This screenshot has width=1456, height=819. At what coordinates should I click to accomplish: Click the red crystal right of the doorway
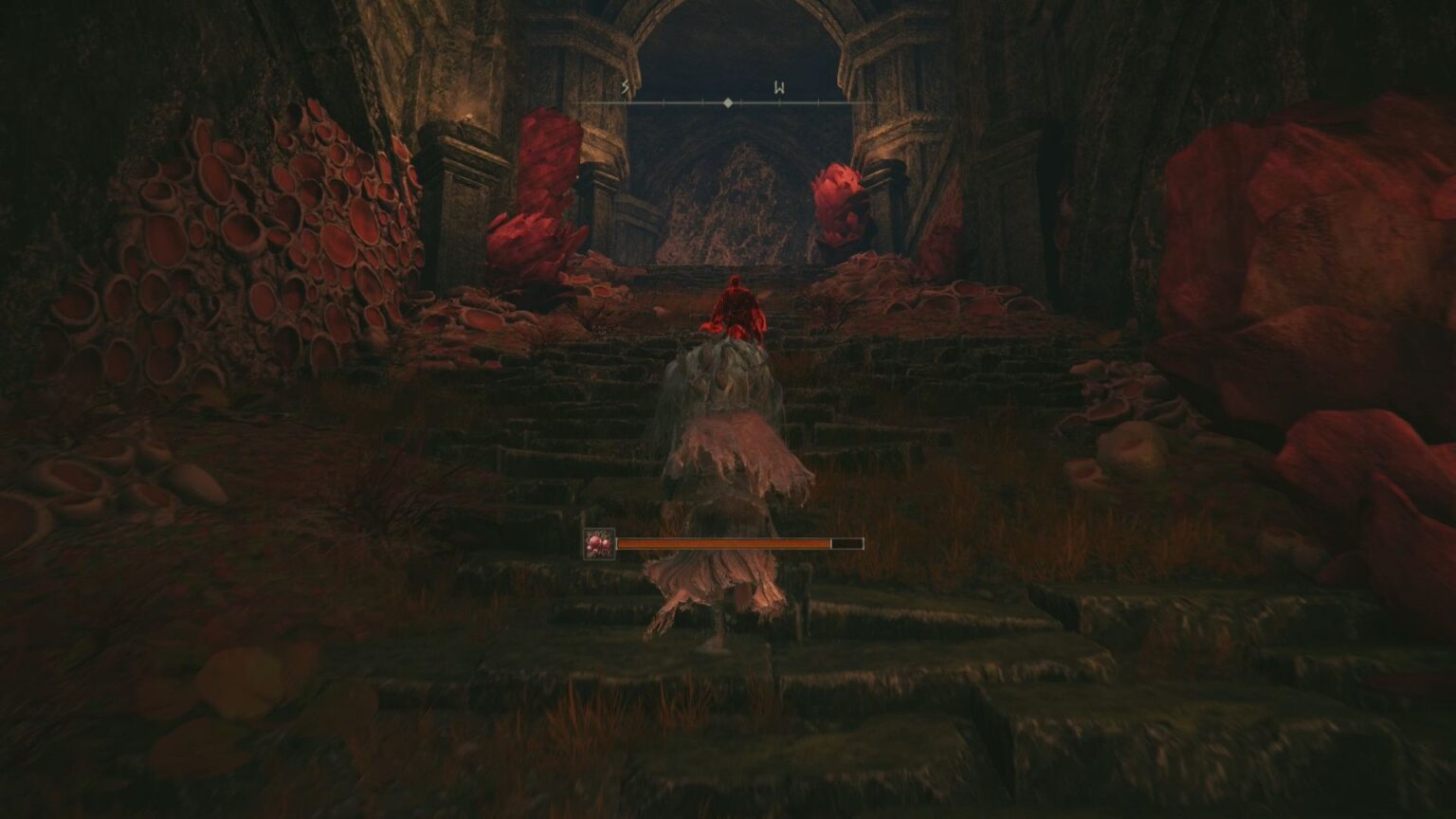point(839,199)
